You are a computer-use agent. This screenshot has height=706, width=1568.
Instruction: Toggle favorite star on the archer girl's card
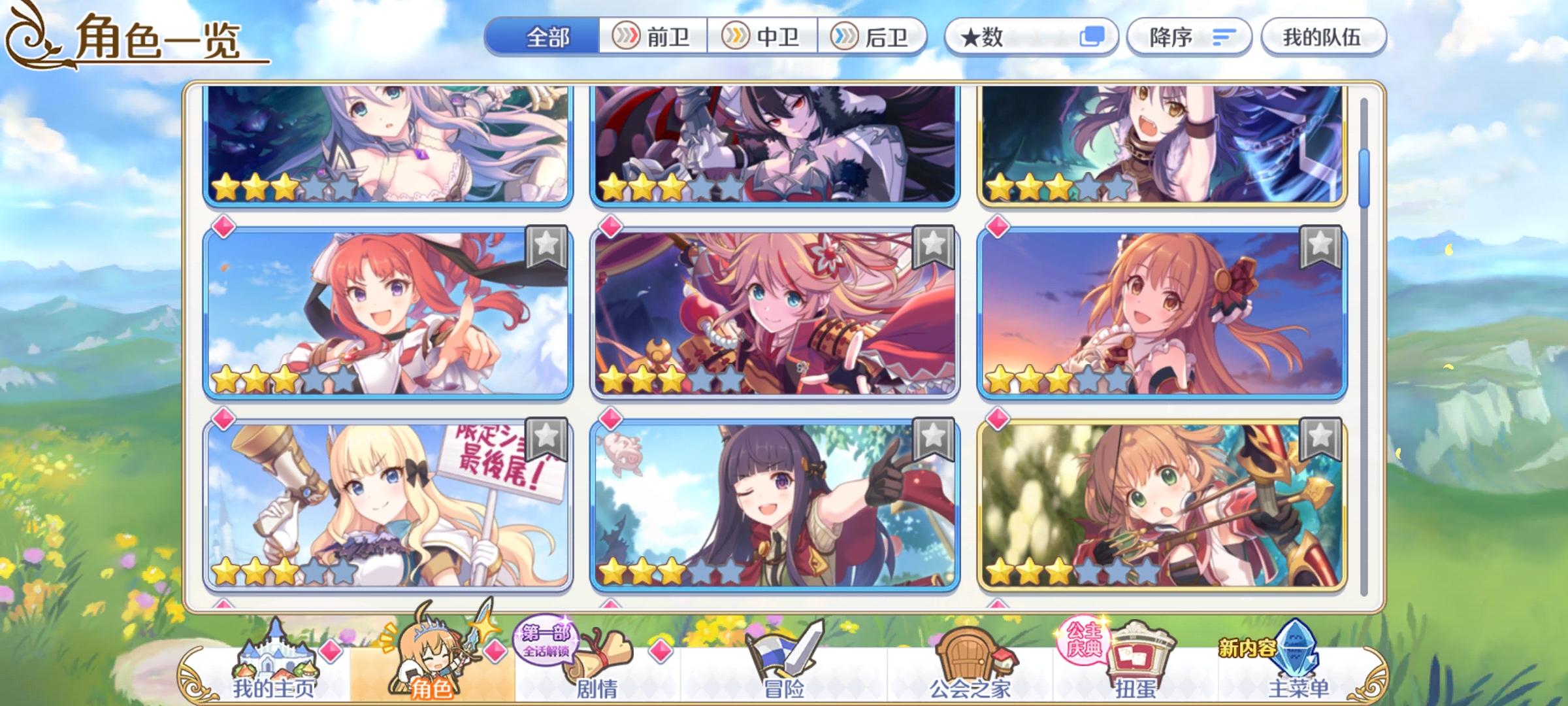tap(1320, 439)
